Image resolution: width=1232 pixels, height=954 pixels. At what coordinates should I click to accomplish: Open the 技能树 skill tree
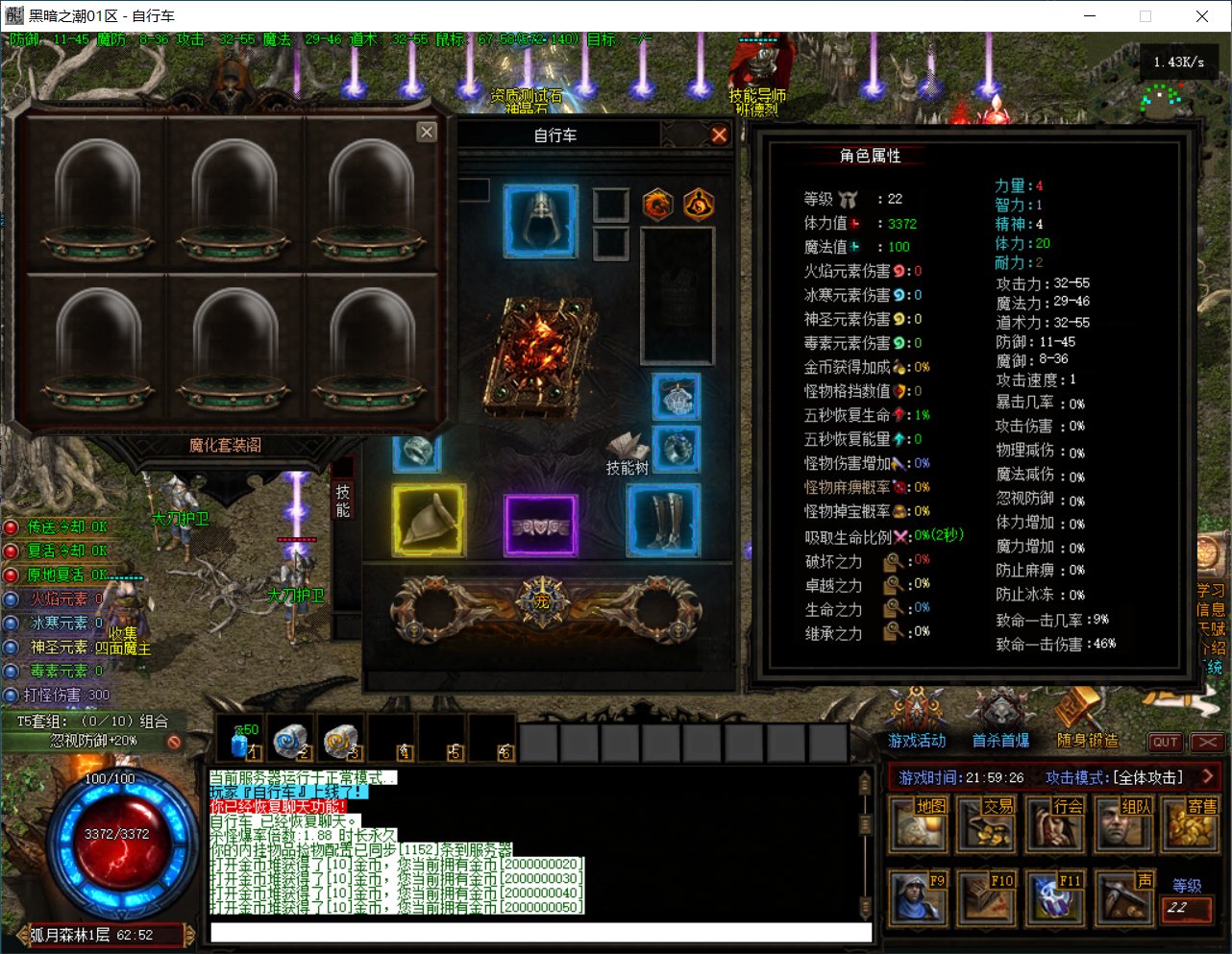pyautogui.click(x=628, y=453)
